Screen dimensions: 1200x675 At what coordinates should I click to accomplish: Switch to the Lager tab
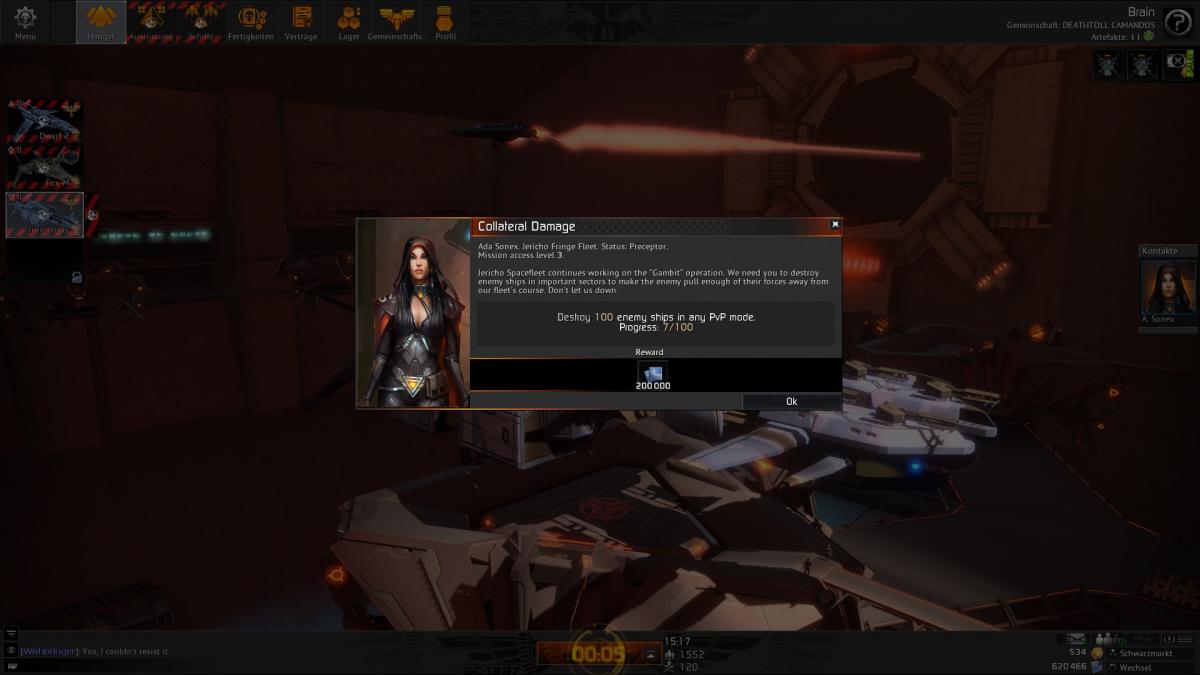[x=349, y=22]
